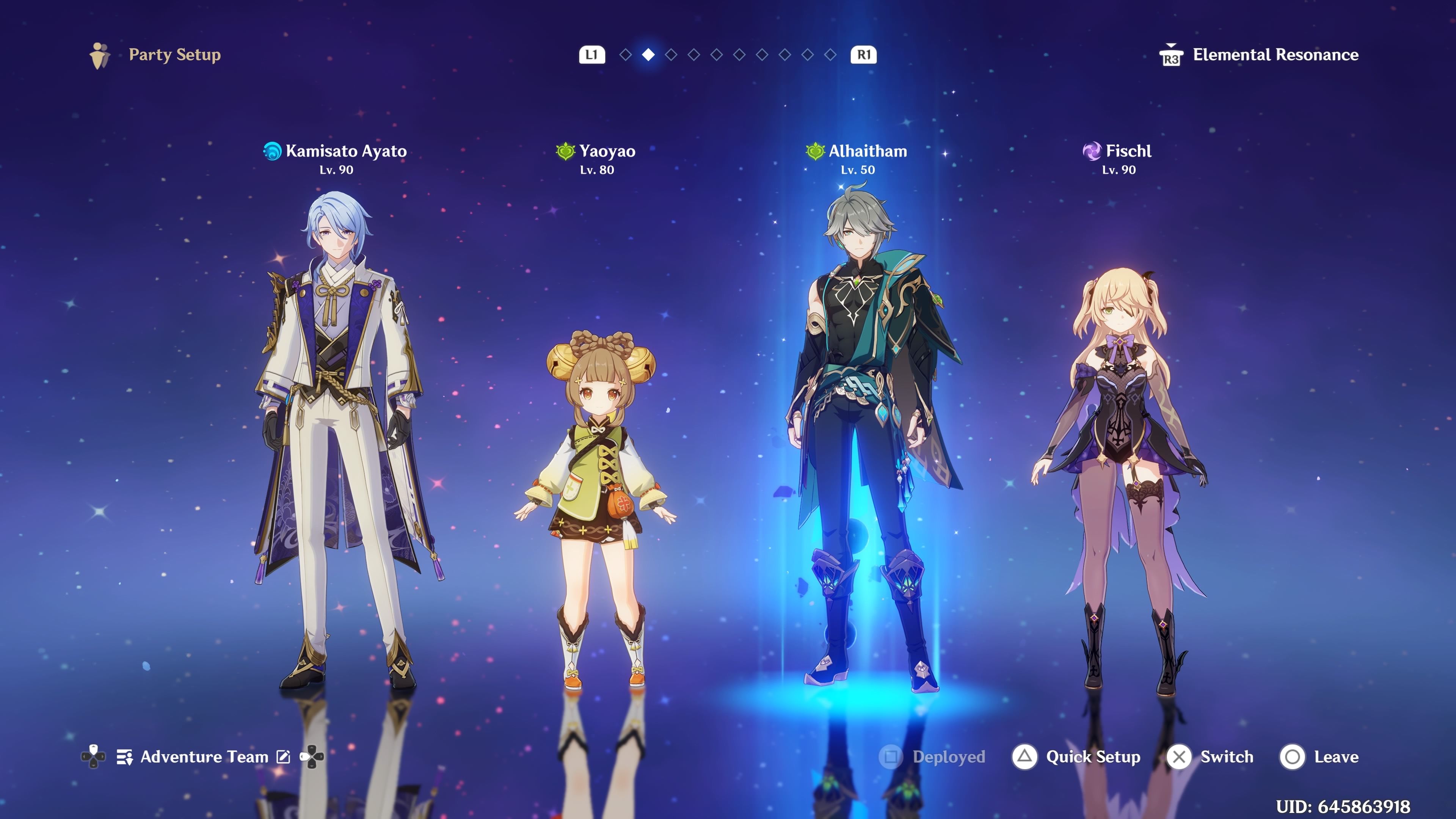
Task: Click the greyed-out Deployed label
Action: click(x=933, y=757)
